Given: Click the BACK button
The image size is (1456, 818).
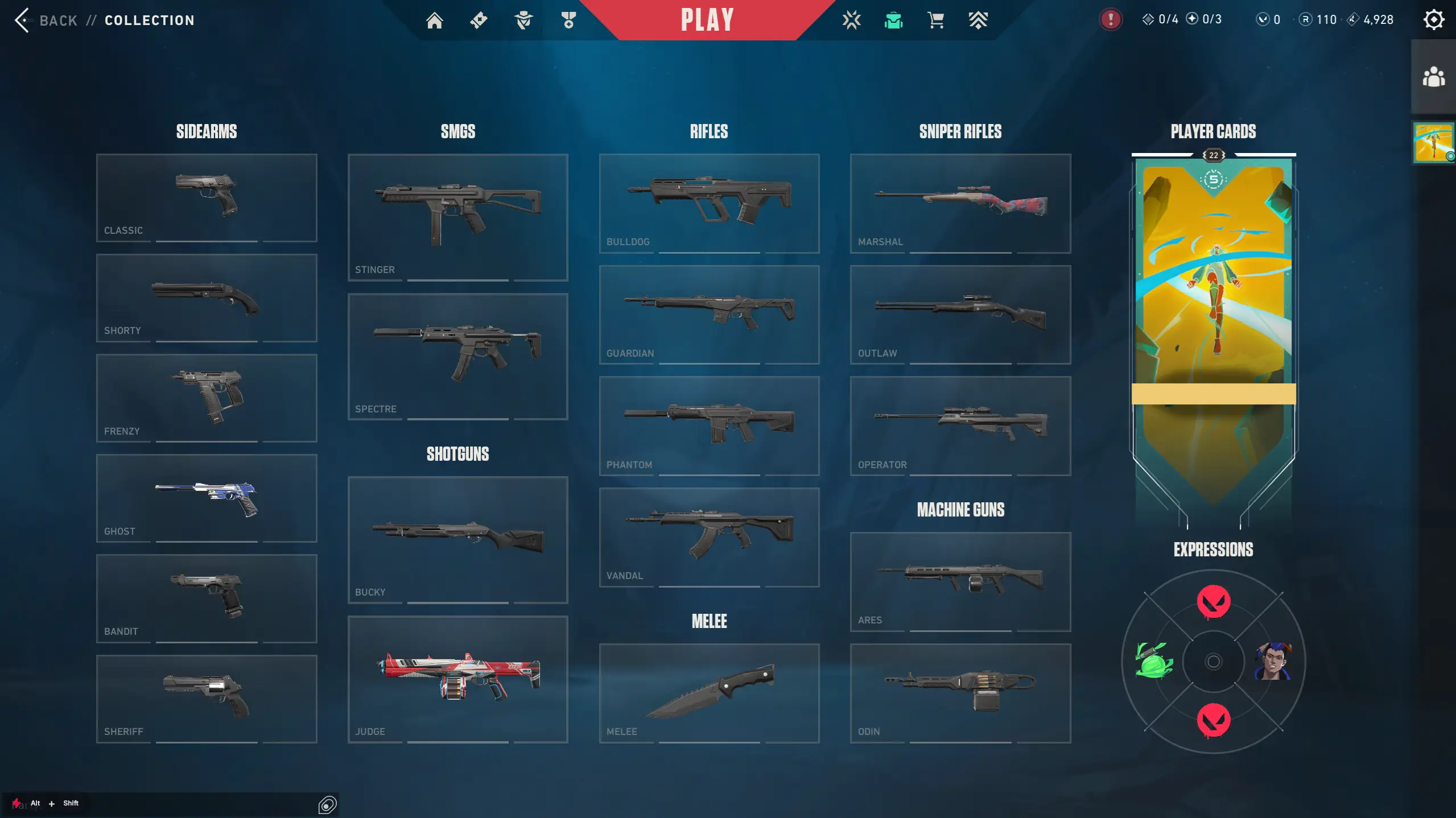Looking at the screenshot, I should (46, 20).
